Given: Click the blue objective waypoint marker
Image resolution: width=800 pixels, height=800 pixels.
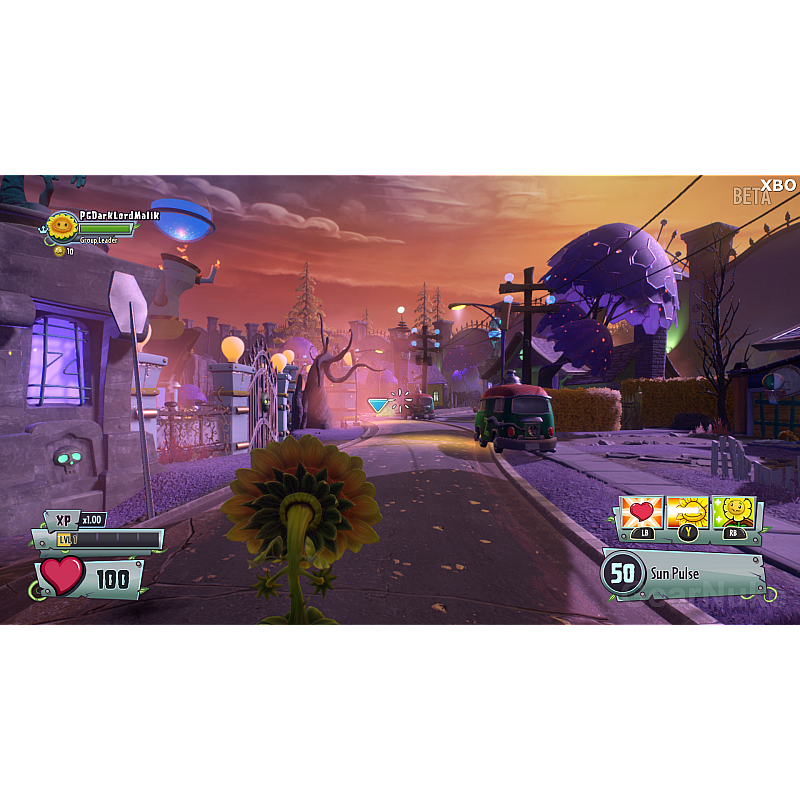Looking at the screenshot, I should 378,405.
